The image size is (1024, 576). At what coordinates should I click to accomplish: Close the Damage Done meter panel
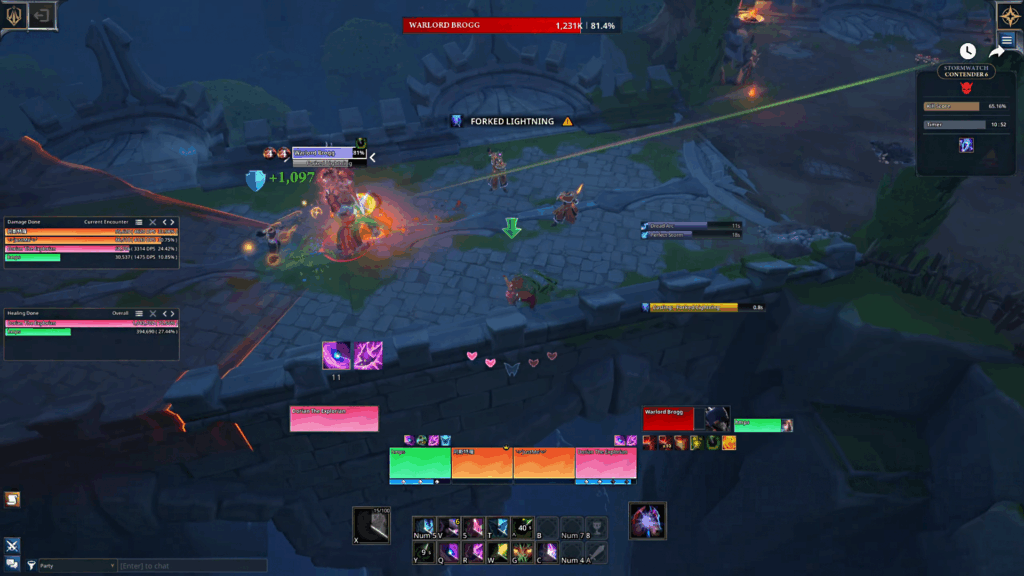click(153, 222)
